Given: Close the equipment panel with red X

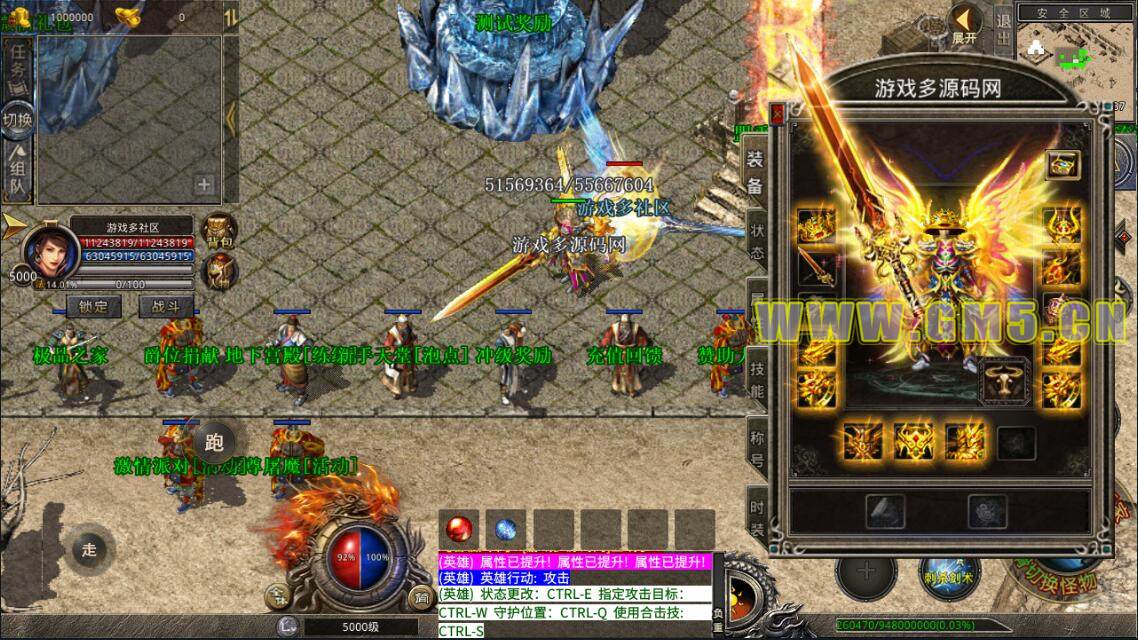Looking at the screenshot, I should pos(777,114).
